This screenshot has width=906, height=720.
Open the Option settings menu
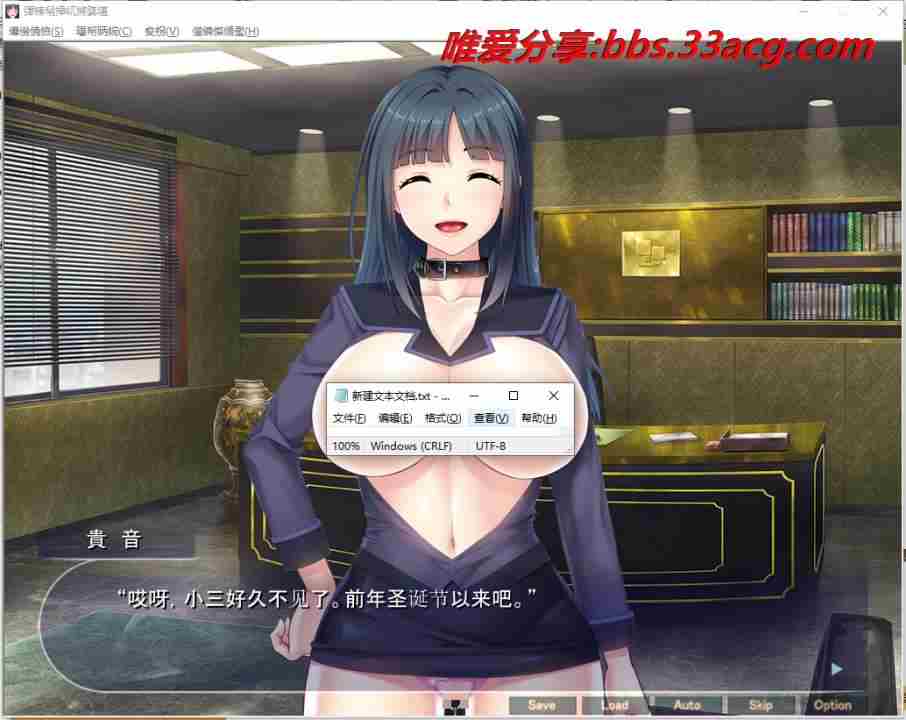click(x=832, y=705)
